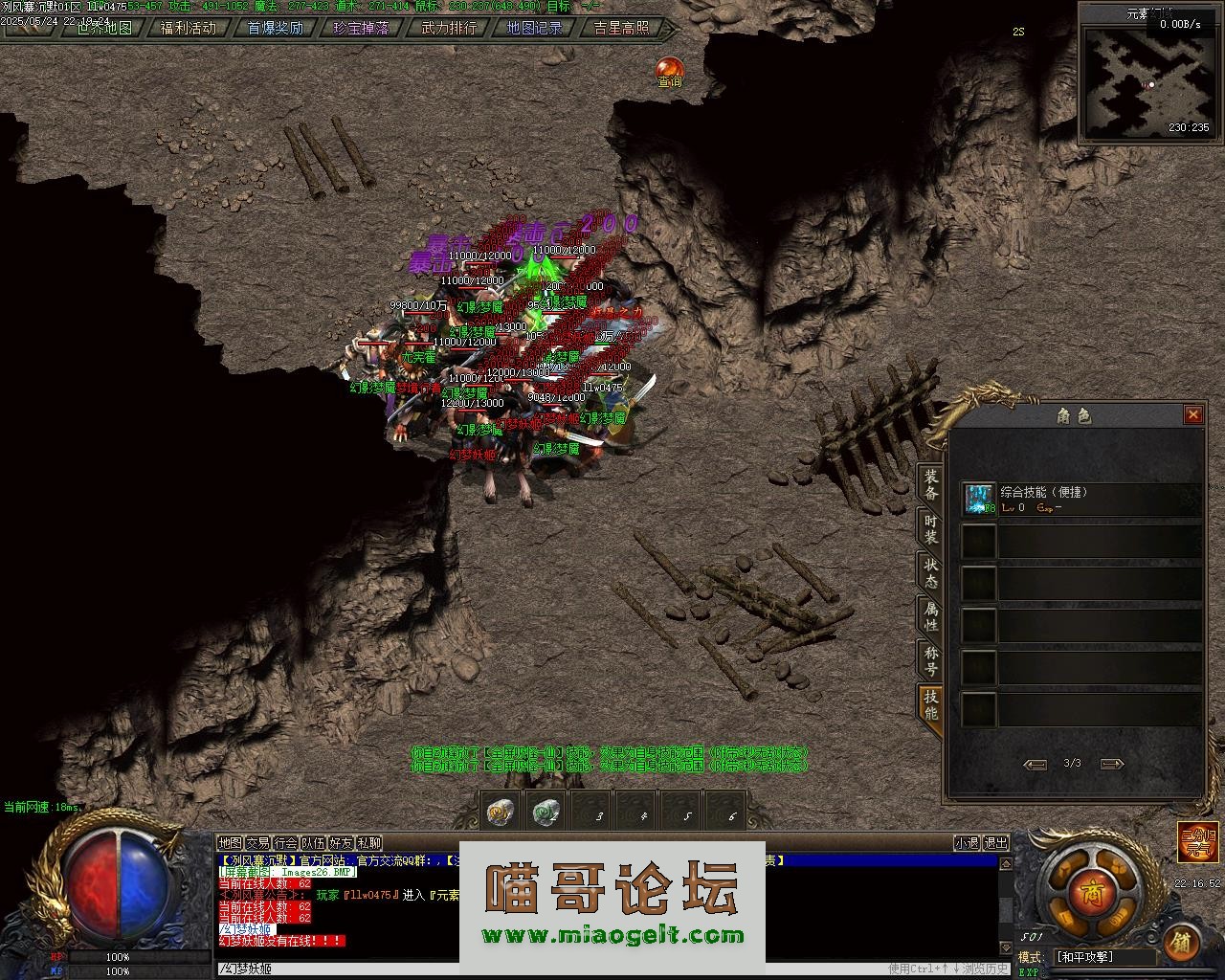Select the 属性 attributes tab
The image size is (1225, 980).
(x=930, y=616)
